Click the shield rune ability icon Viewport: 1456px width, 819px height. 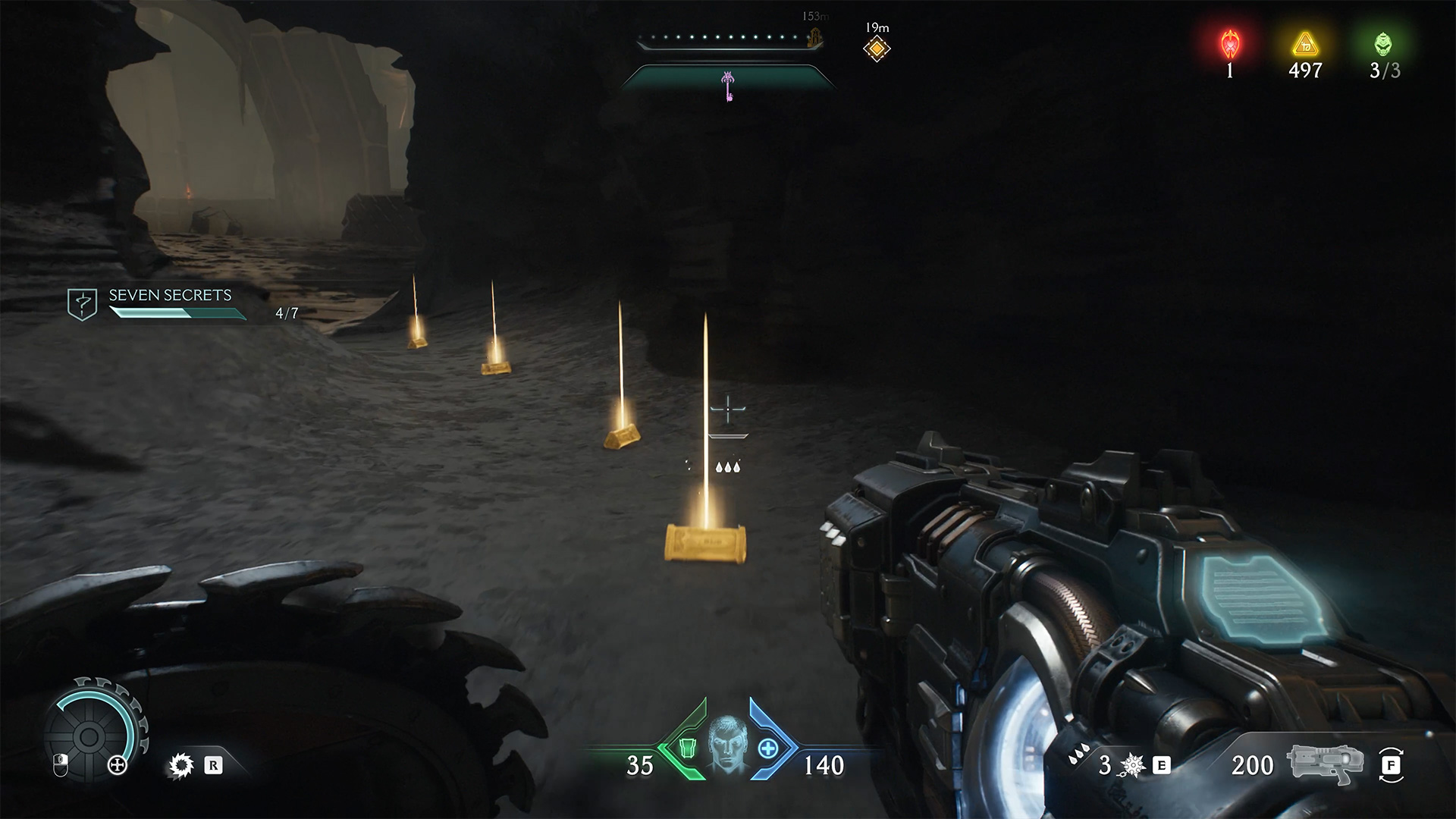[181, 766]
